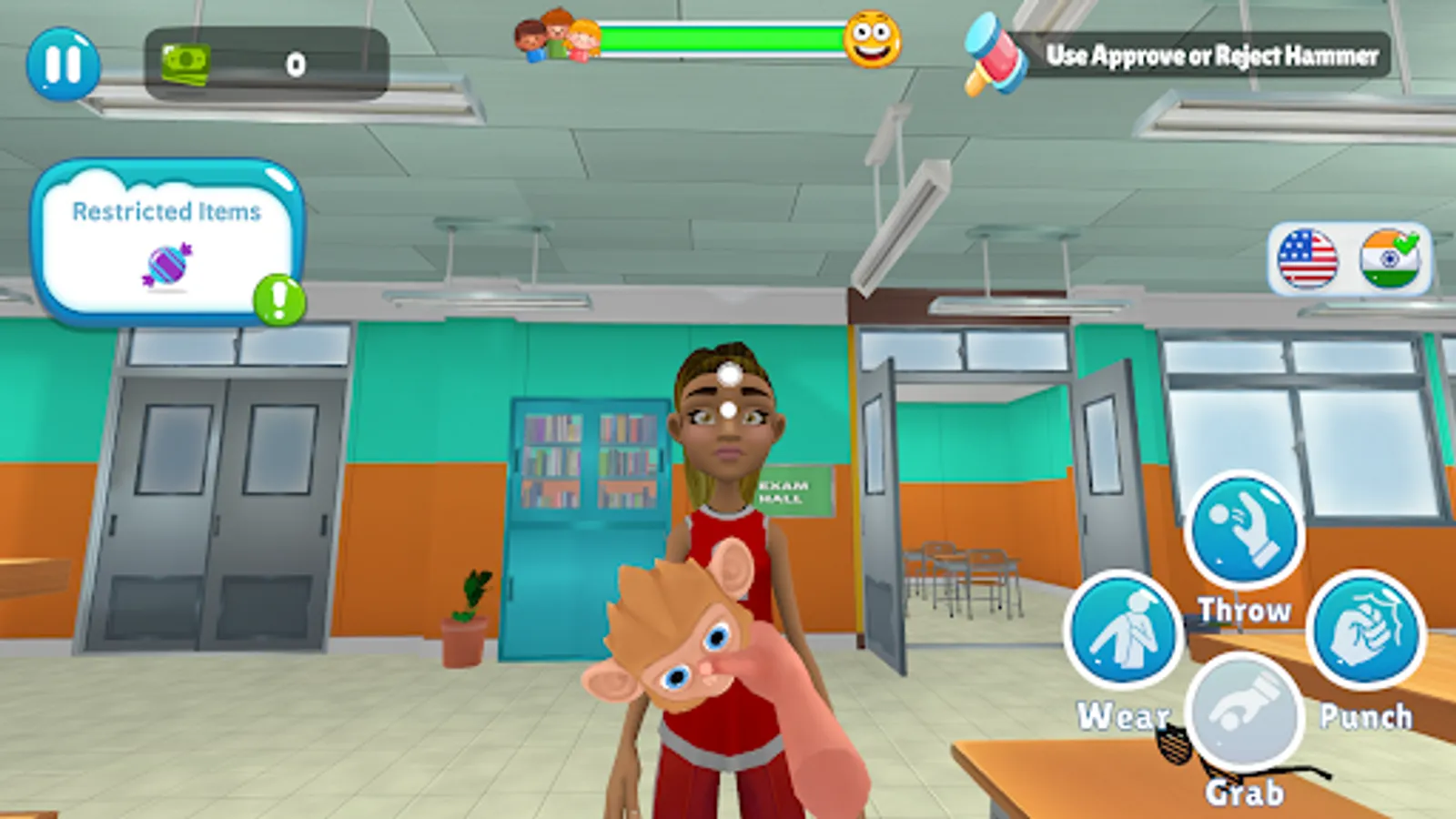1456x819 pixels.
Task: Tap the Throw action icon
Action: [x=1246, y=532]
